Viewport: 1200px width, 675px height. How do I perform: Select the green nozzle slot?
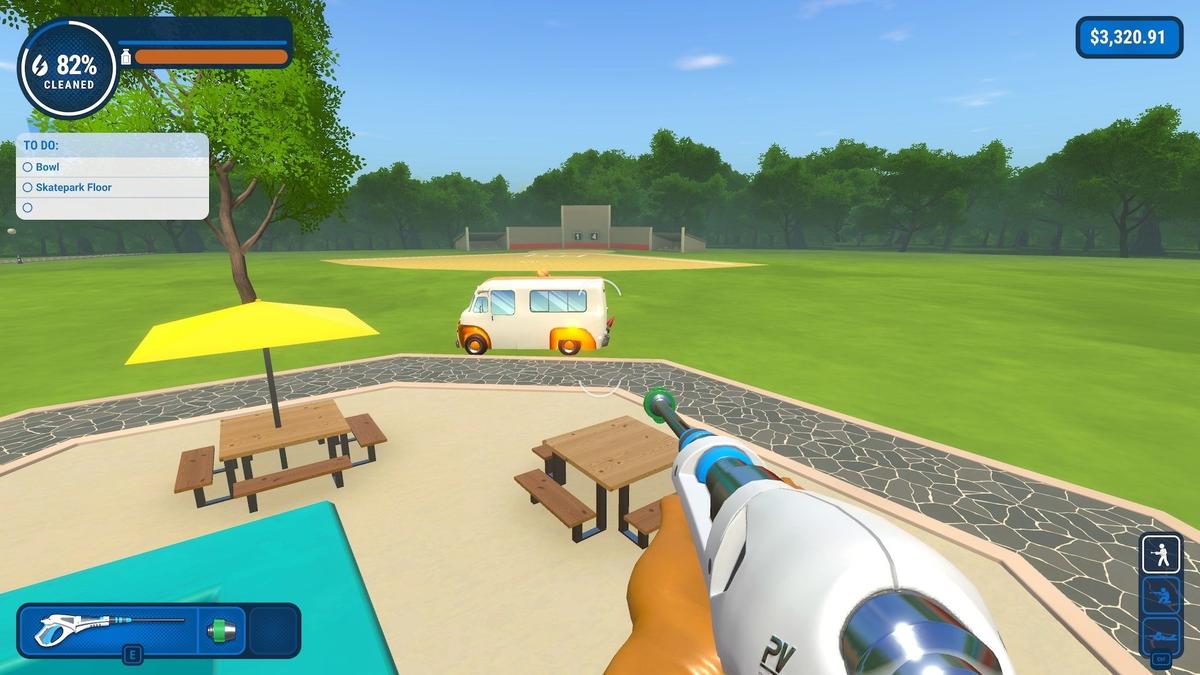coord(221,630)
